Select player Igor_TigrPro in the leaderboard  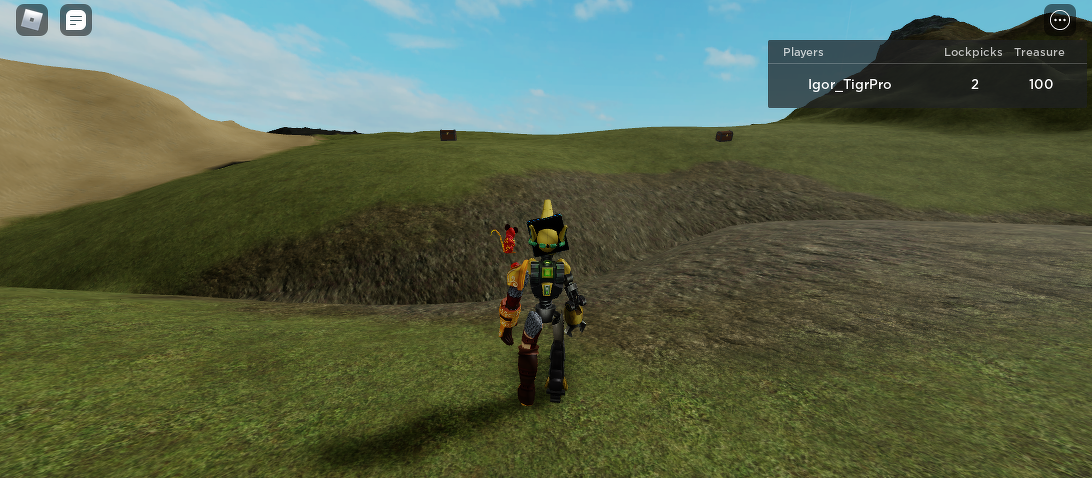(x=849, y=85)
